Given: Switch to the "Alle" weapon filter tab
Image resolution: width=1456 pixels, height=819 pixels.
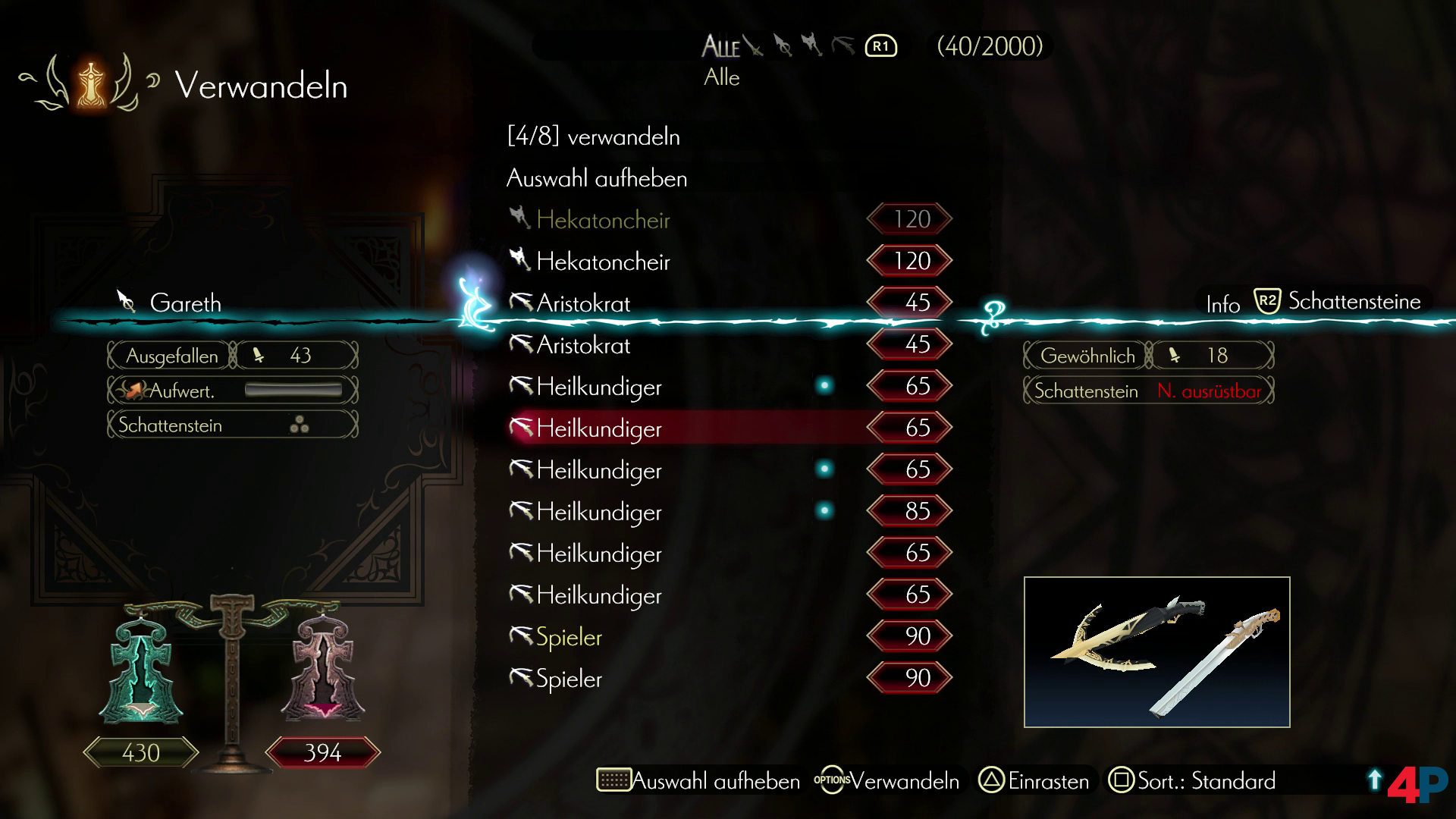Looking at the screenshot, I should [720, 47].
